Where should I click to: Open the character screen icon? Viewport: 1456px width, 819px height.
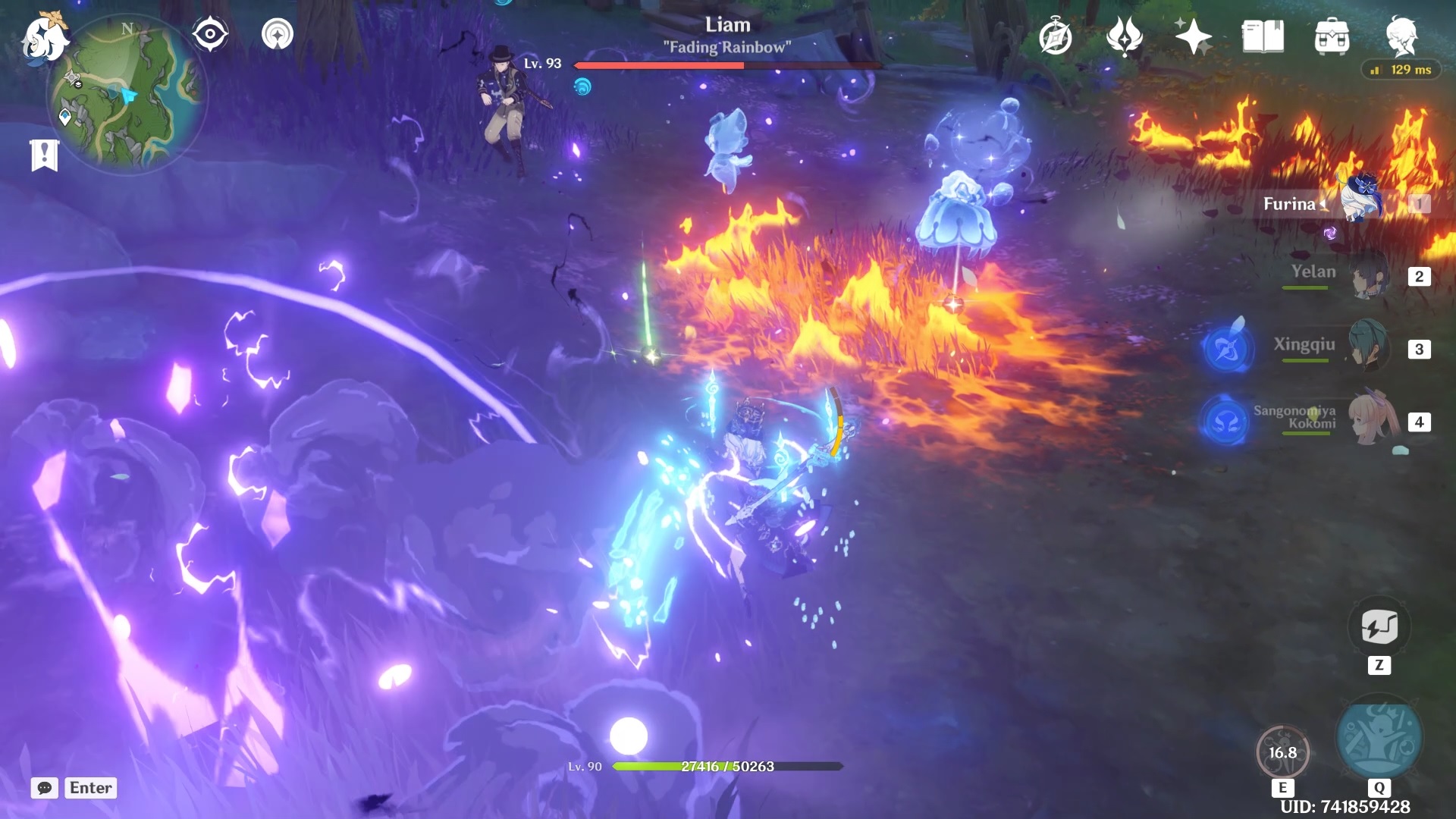coord(1401,37)
